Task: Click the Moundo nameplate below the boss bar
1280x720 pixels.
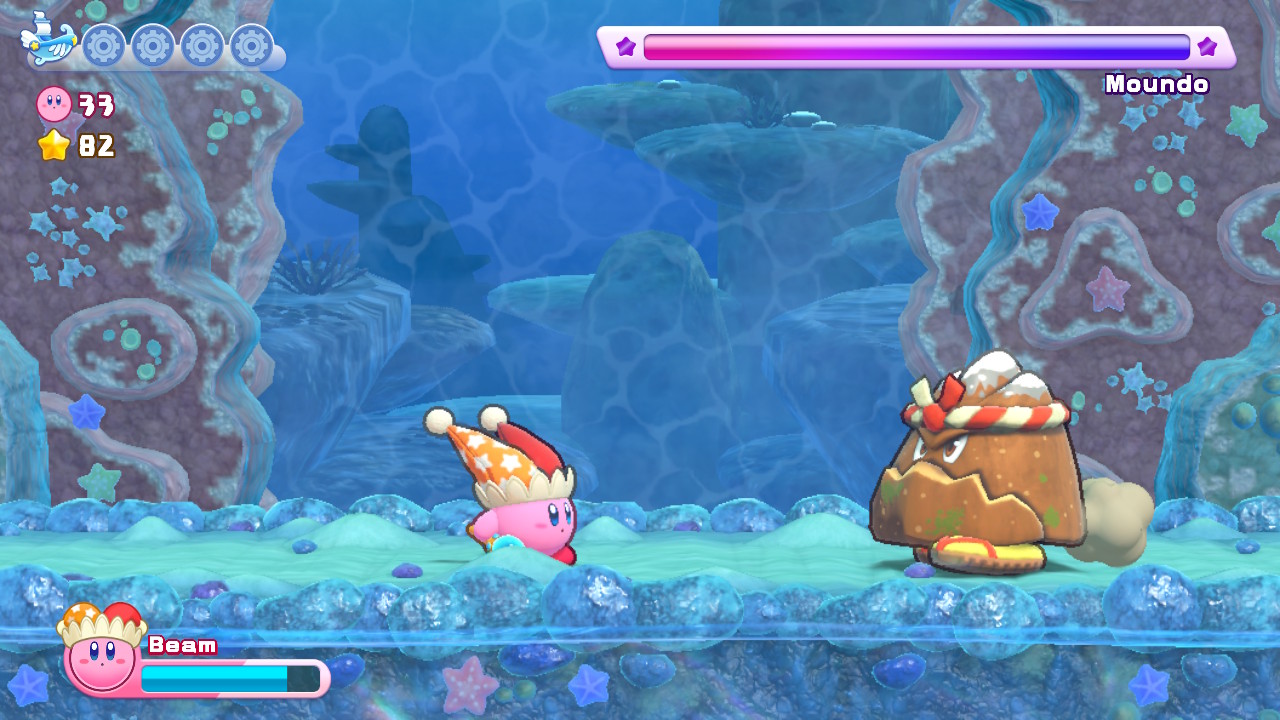Action: coord(1158,85)
